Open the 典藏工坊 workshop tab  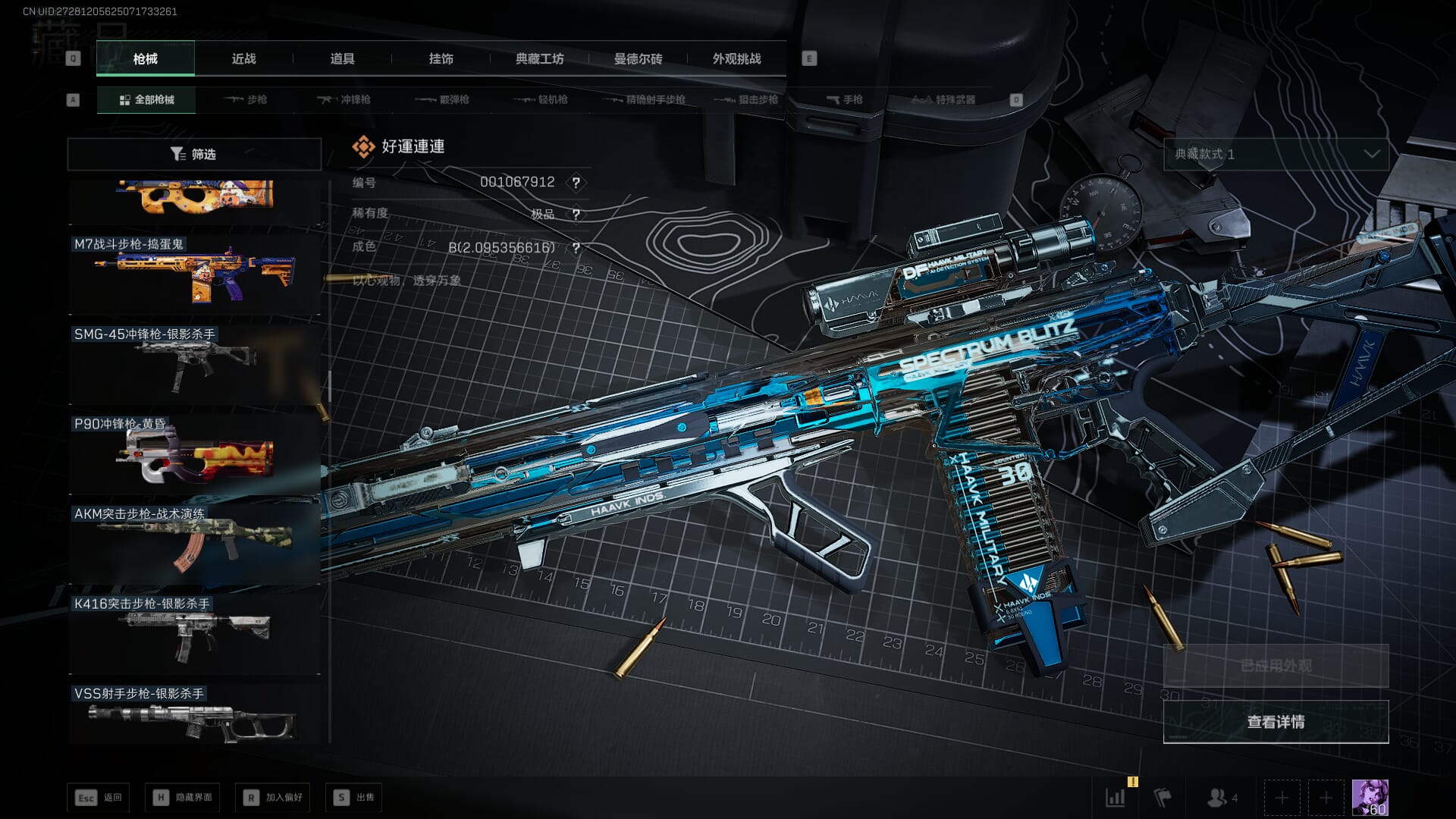point(539,58)
